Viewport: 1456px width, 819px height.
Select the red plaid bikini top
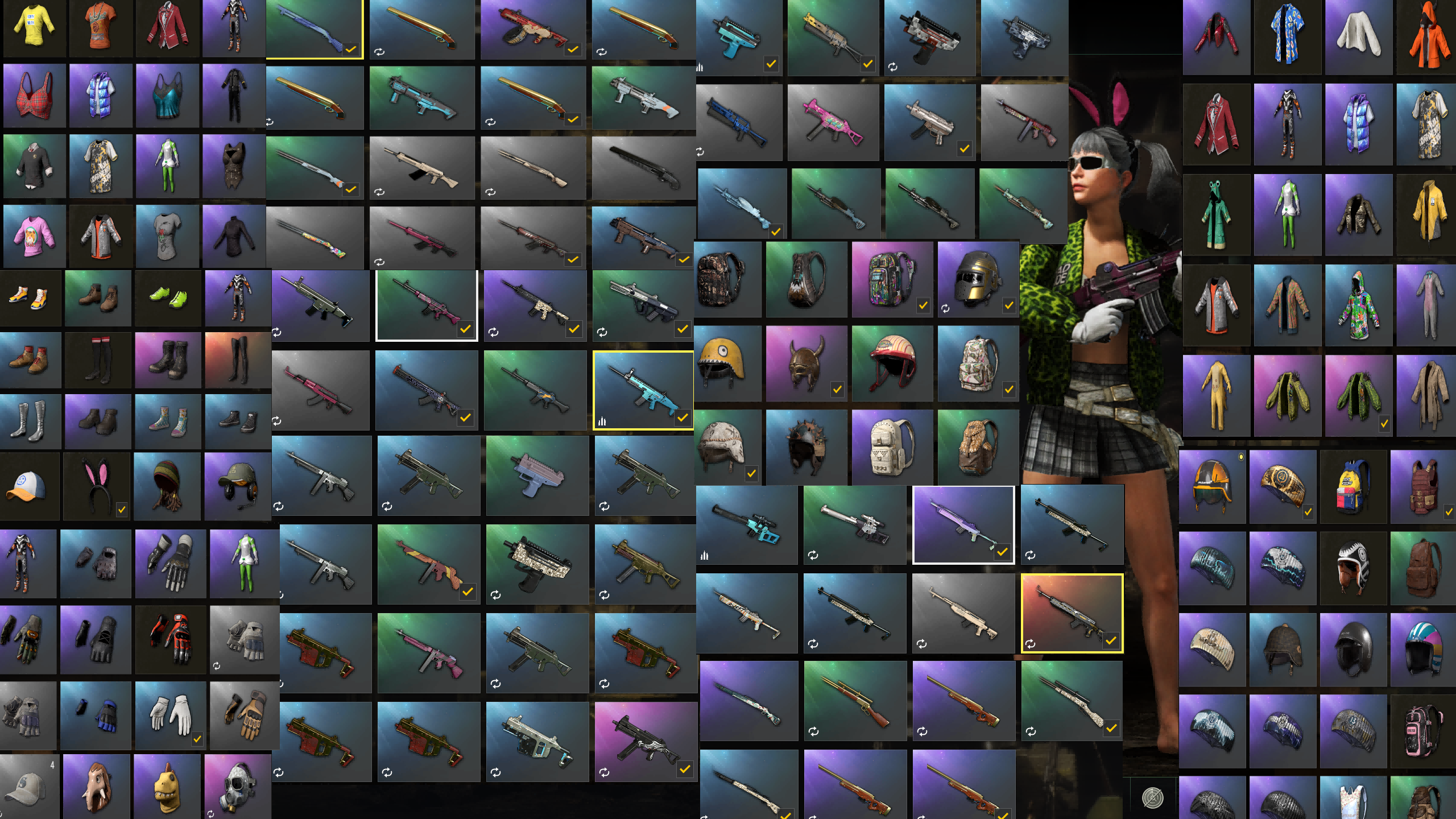point(34,97)
